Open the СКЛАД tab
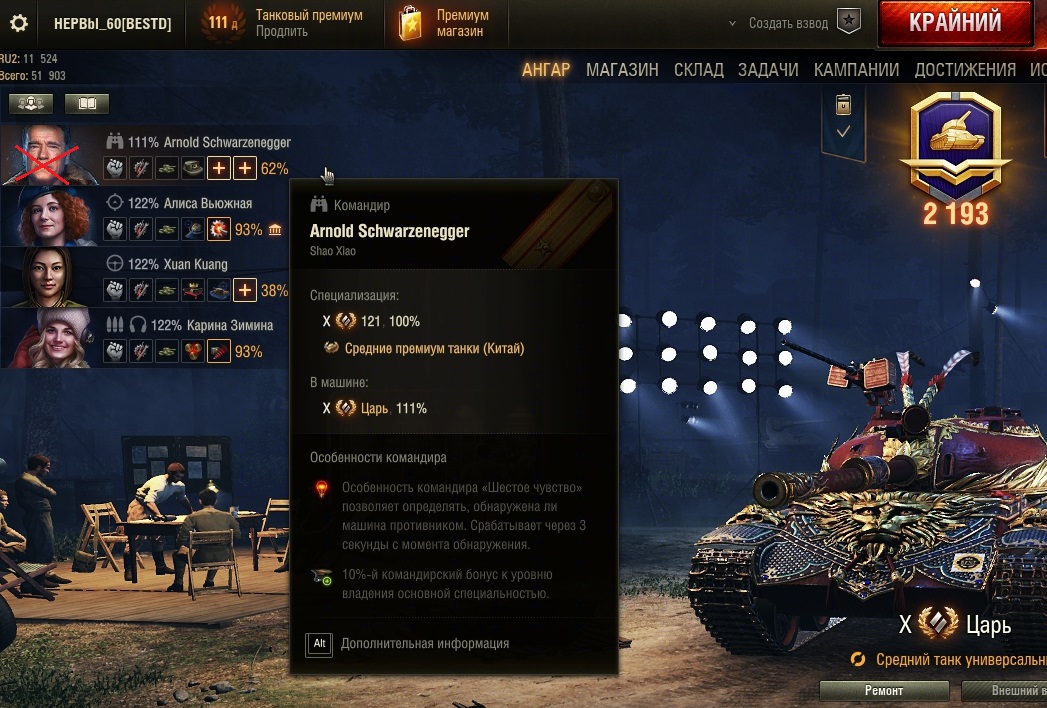 [699, 70]
